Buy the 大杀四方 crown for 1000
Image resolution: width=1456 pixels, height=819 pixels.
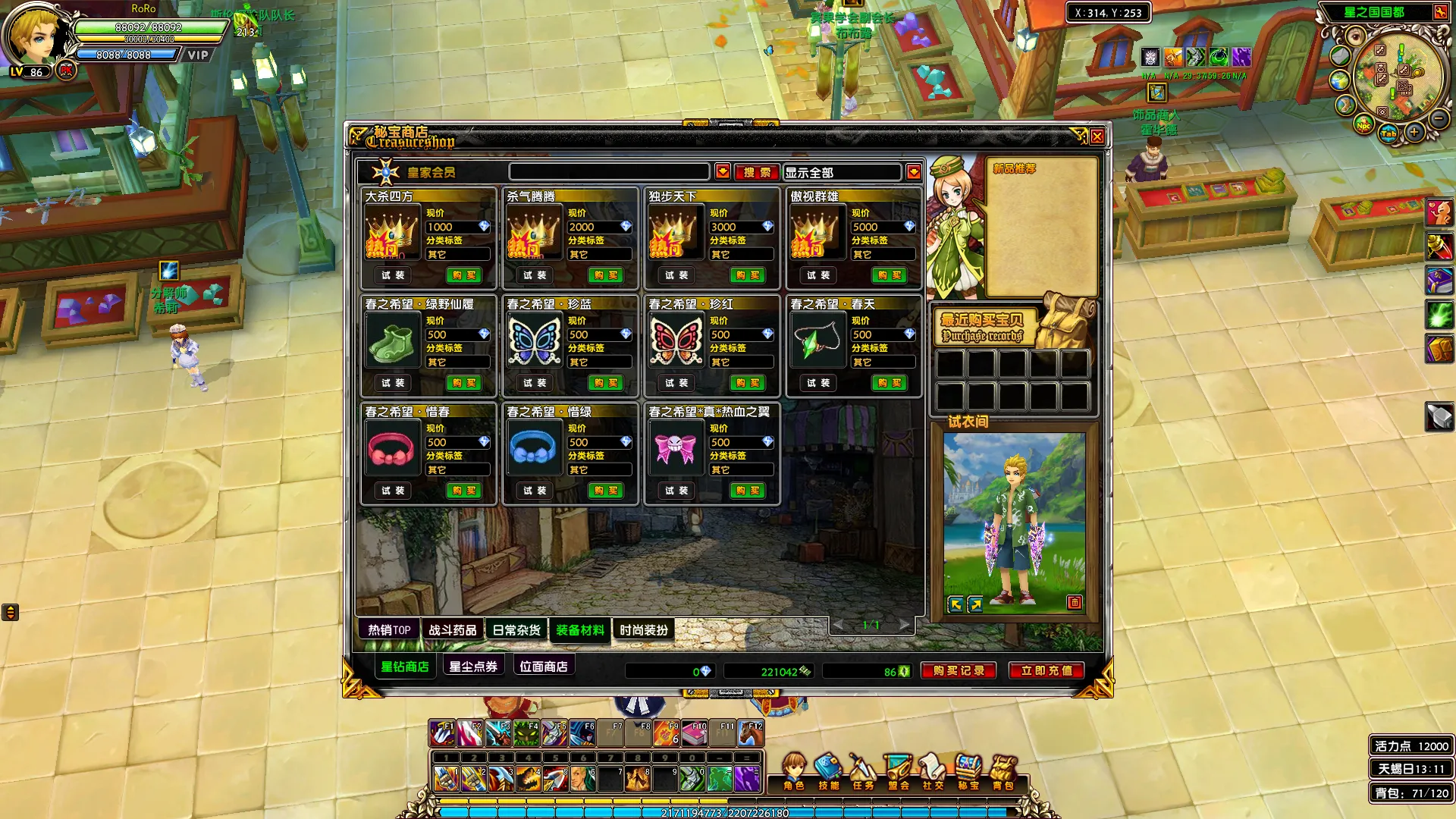point(463,275)
